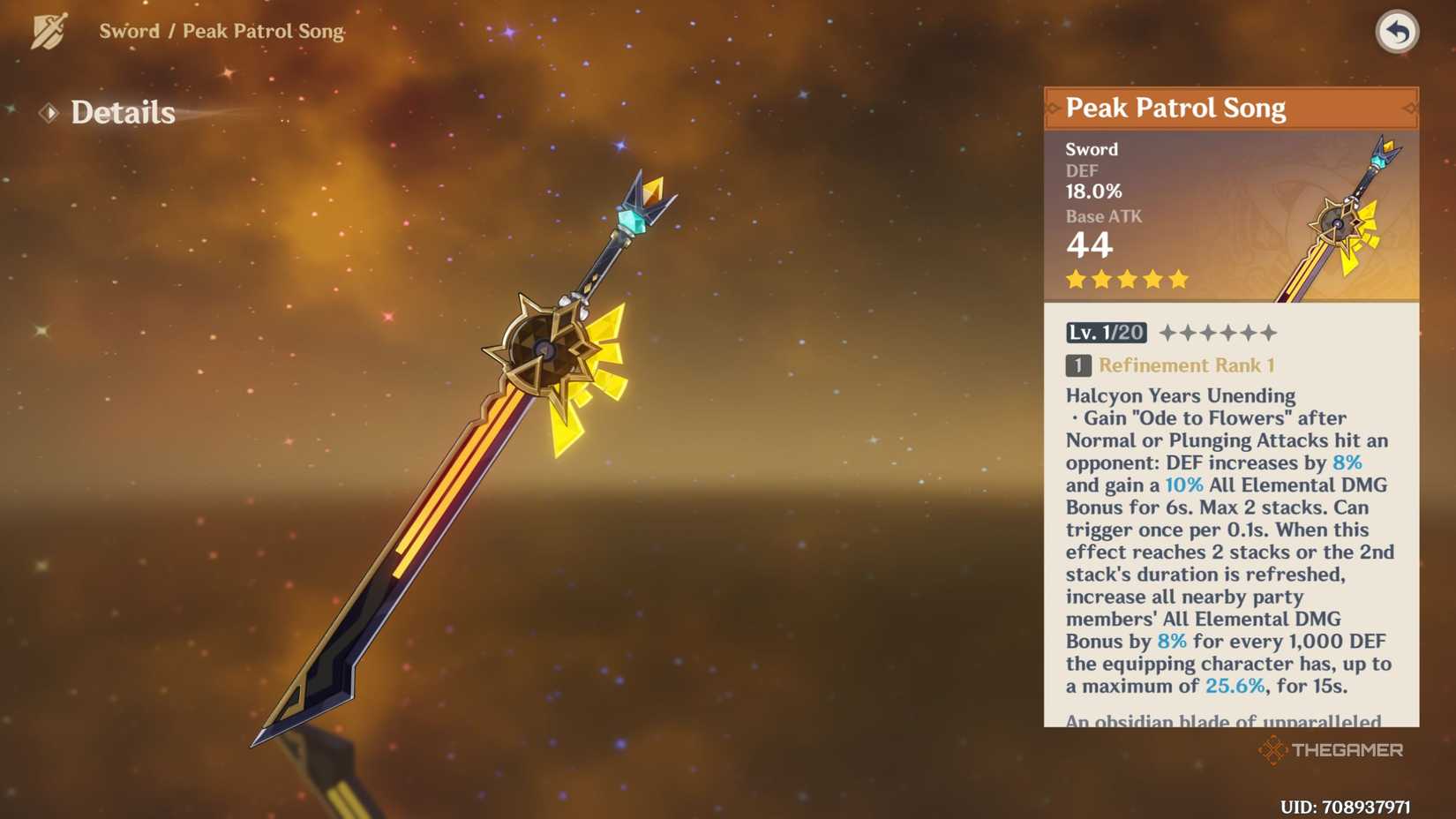The image size is (1456, 819).
Task: Click the sword weapon type icon top-left
Action: point(50,29)
